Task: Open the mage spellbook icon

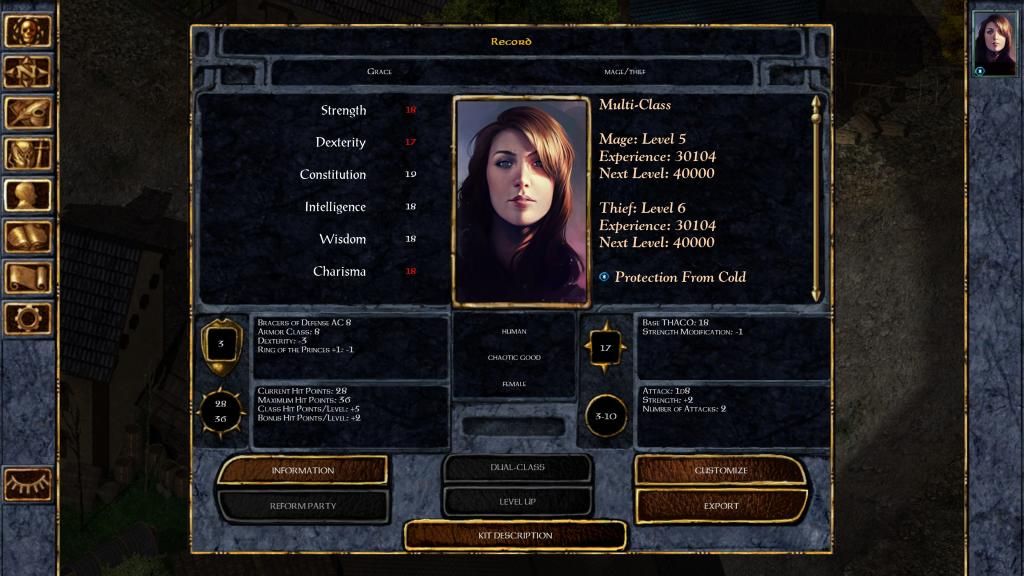Action: pyautogui.click(x=28, y=236)
